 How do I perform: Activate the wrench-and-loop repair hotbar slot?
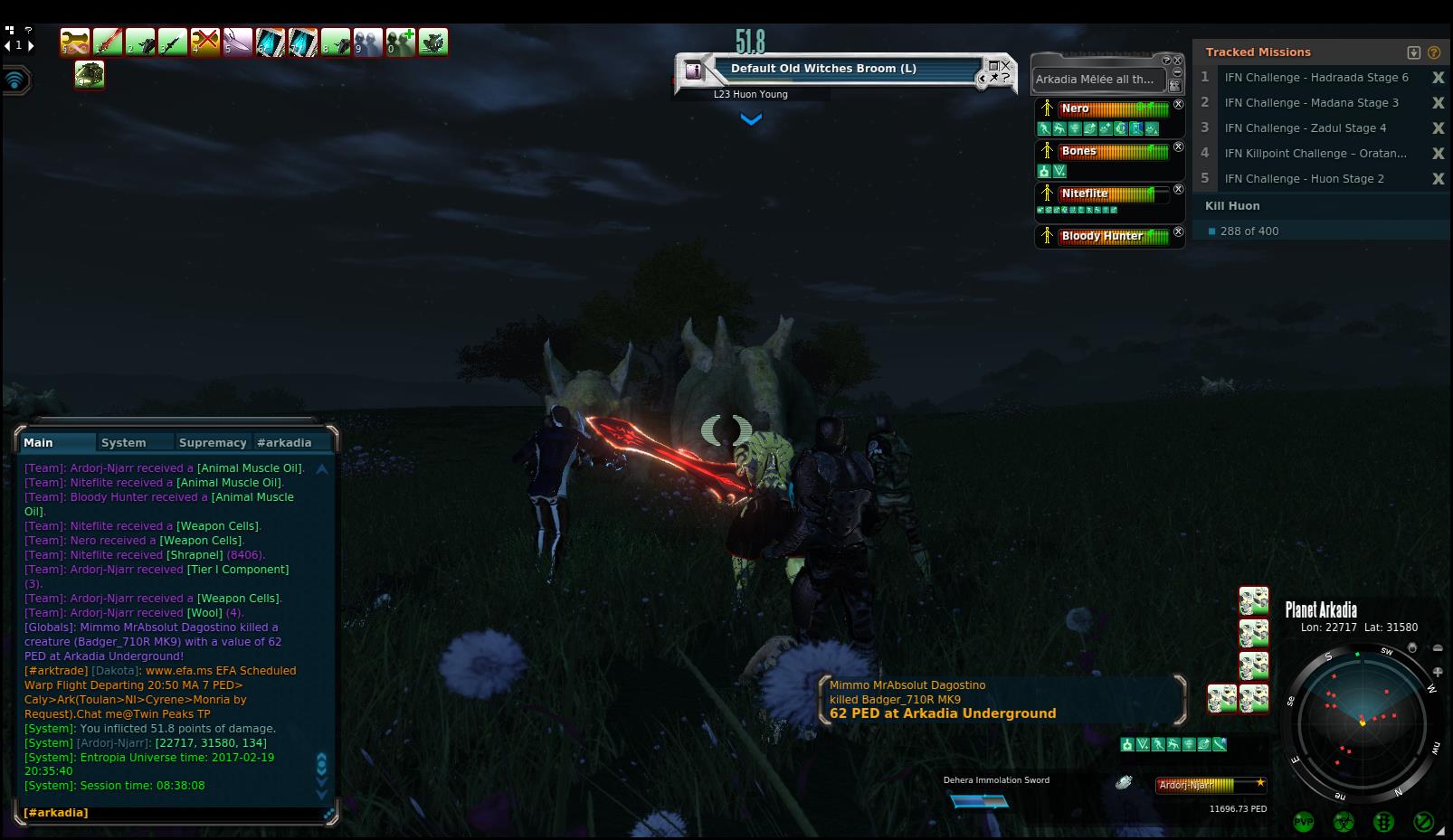(75, 42)
